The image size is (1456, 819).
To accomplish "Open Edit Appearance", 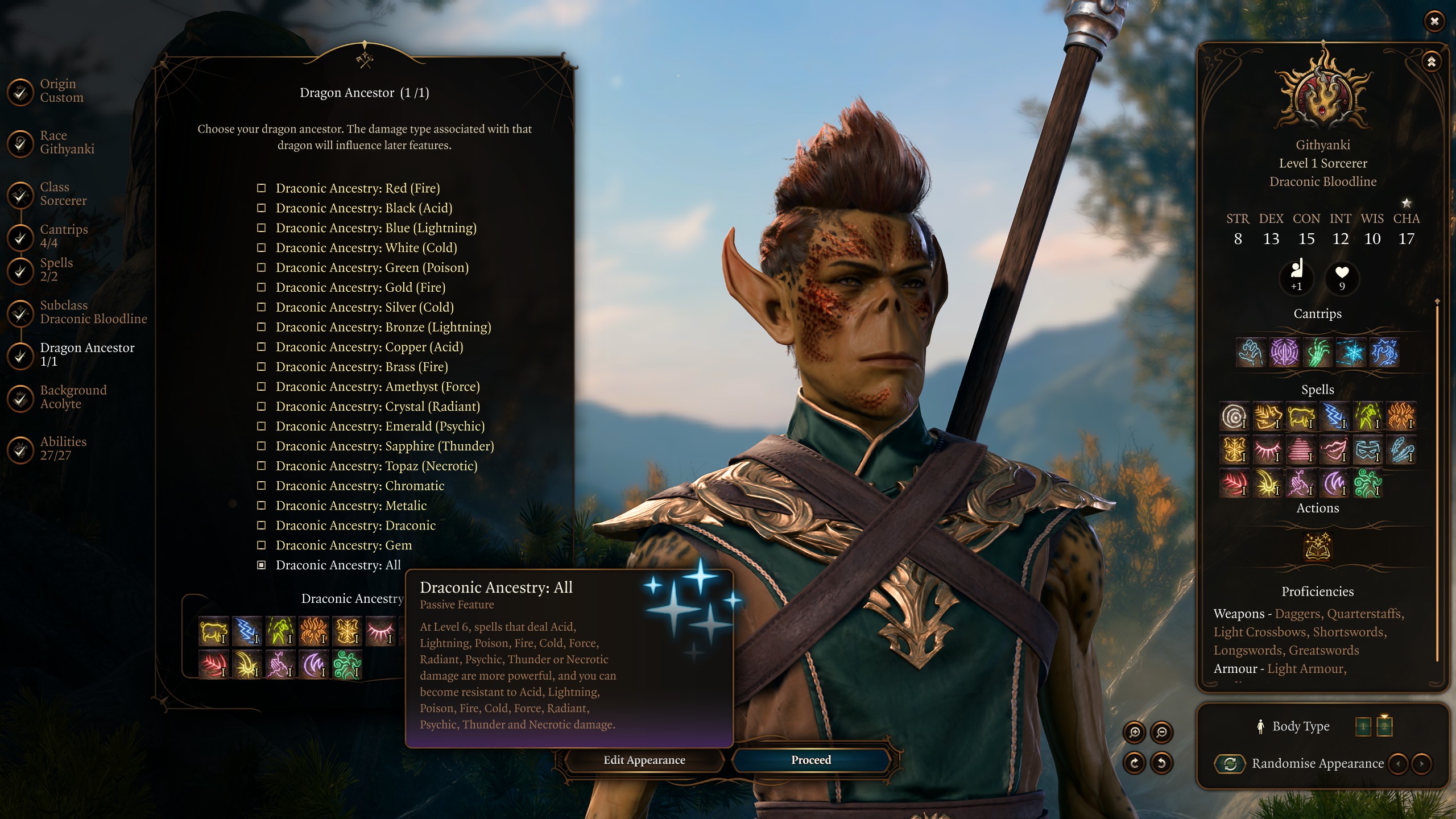I will coord(644,760).
